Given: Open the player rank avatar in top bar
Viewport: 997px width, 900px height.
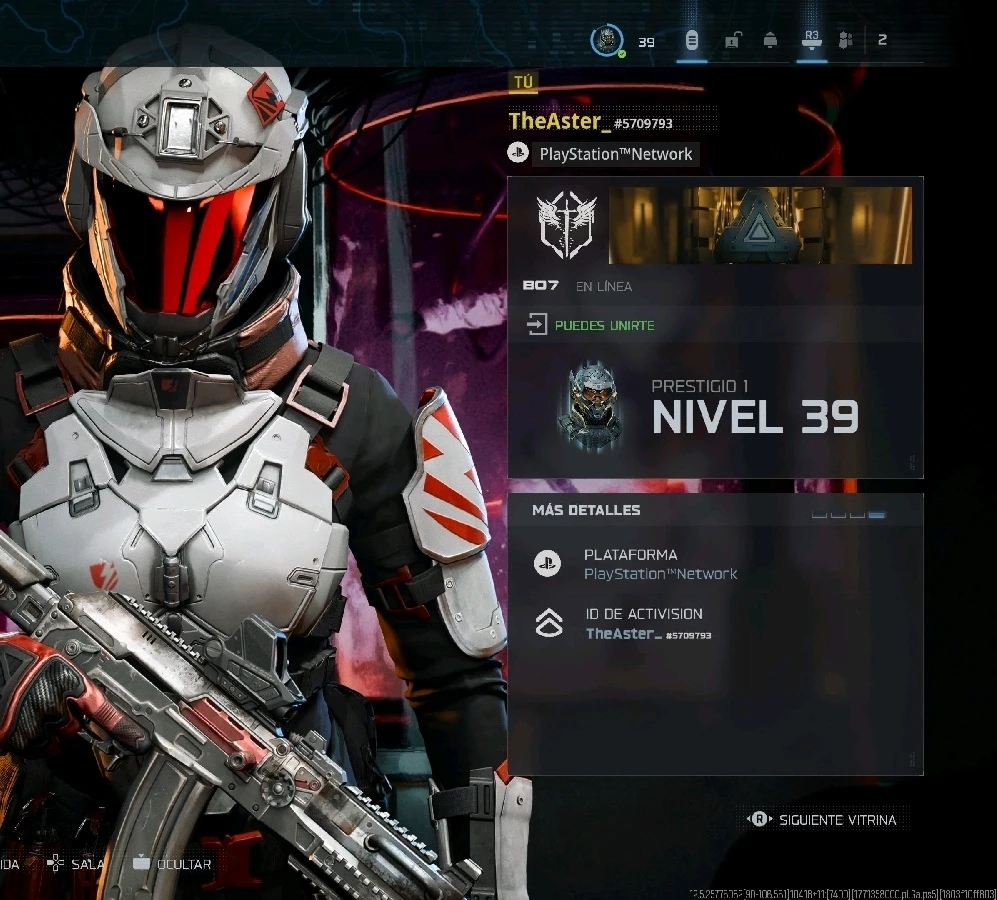Looking at the screenshot, I should [607, 41].
